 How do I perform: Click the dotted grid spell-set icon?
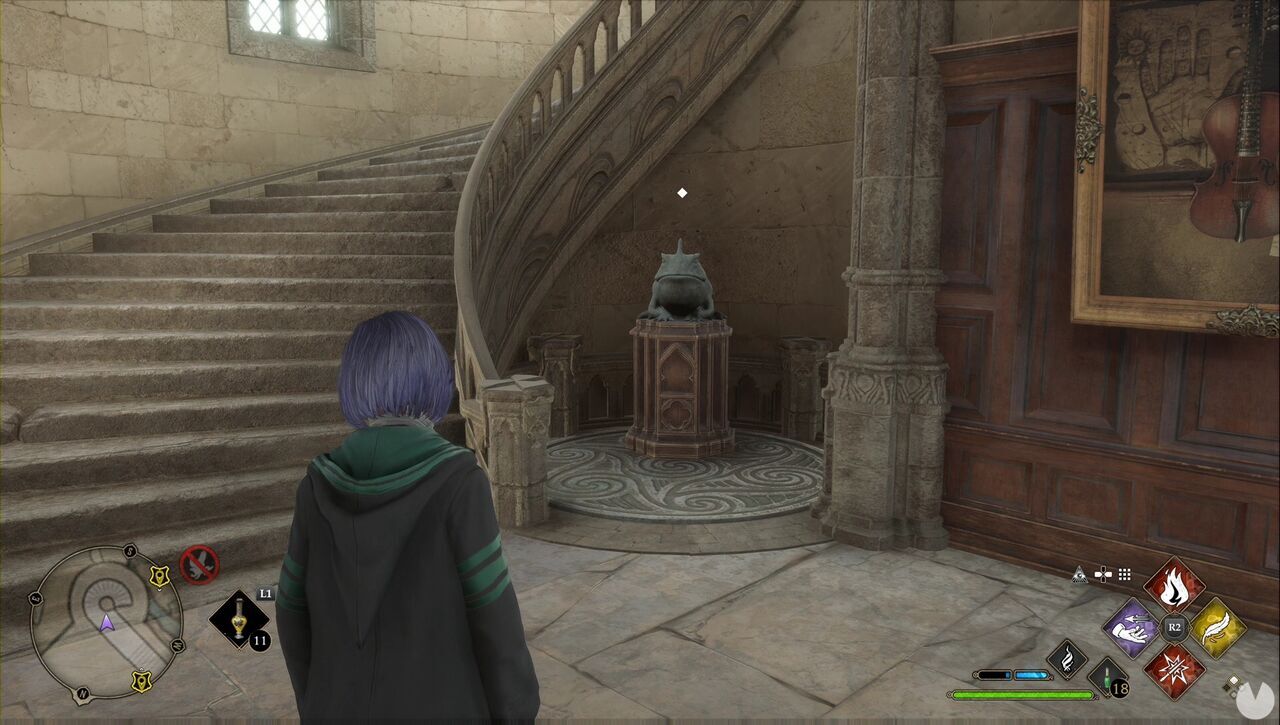[1124, 576]
